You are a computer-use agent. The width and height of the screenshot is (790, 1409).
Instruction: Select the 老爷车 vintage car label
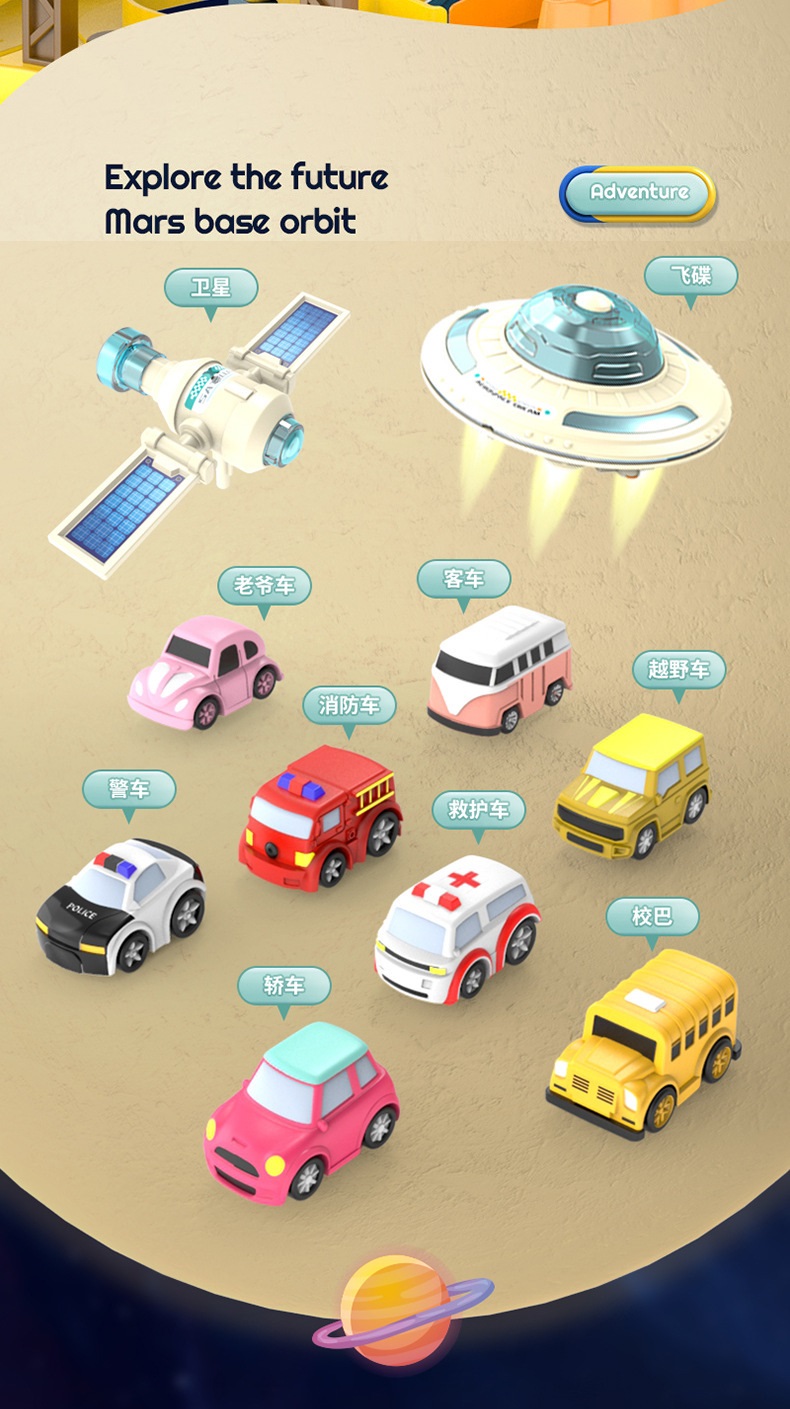[x=264, y=585]
